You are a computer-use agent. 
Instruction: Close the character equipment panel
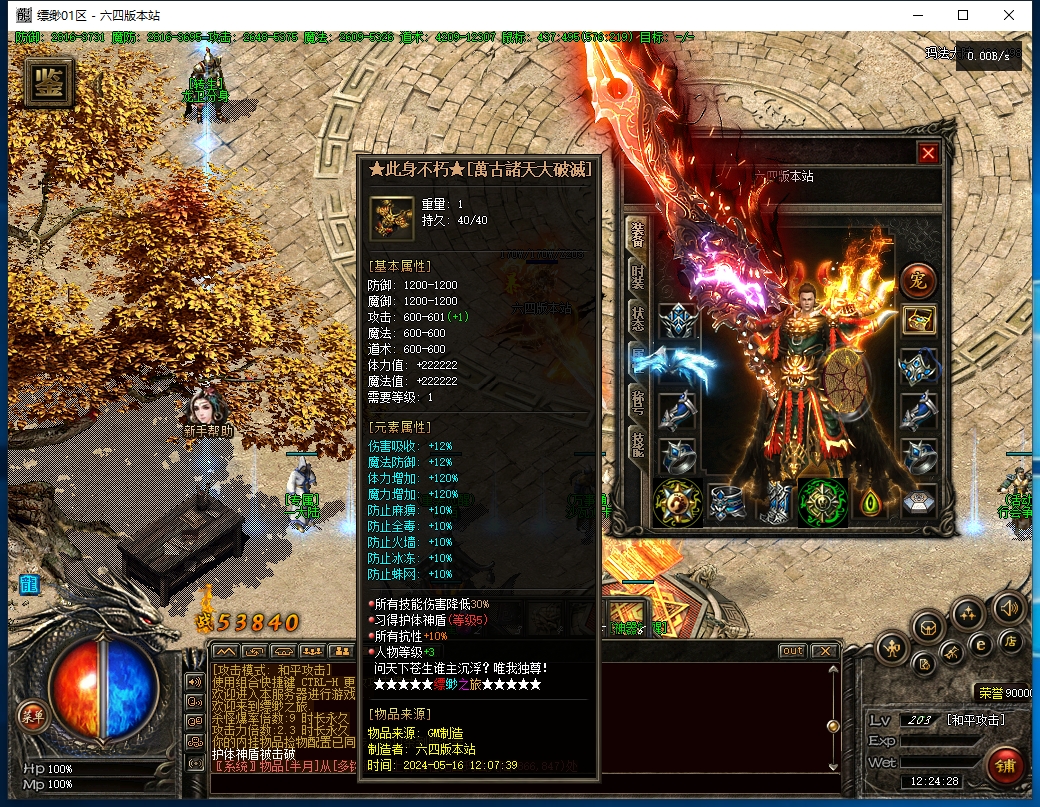pyautogui.click(x=928, y=153)
